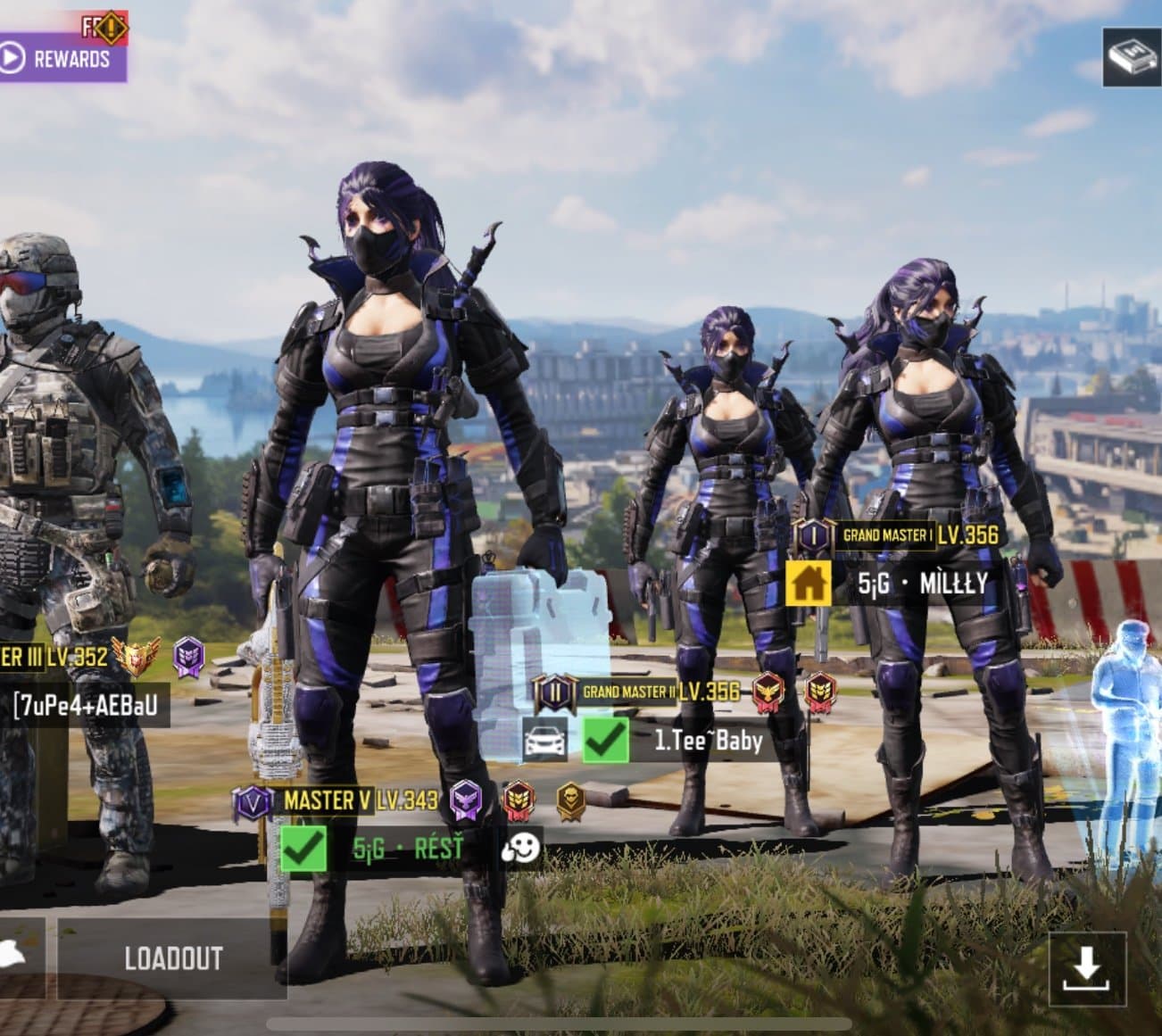The width and height of the screenshot is (1162, 1036).
Task: Open the memory card icon
Action: (1131, 57)
